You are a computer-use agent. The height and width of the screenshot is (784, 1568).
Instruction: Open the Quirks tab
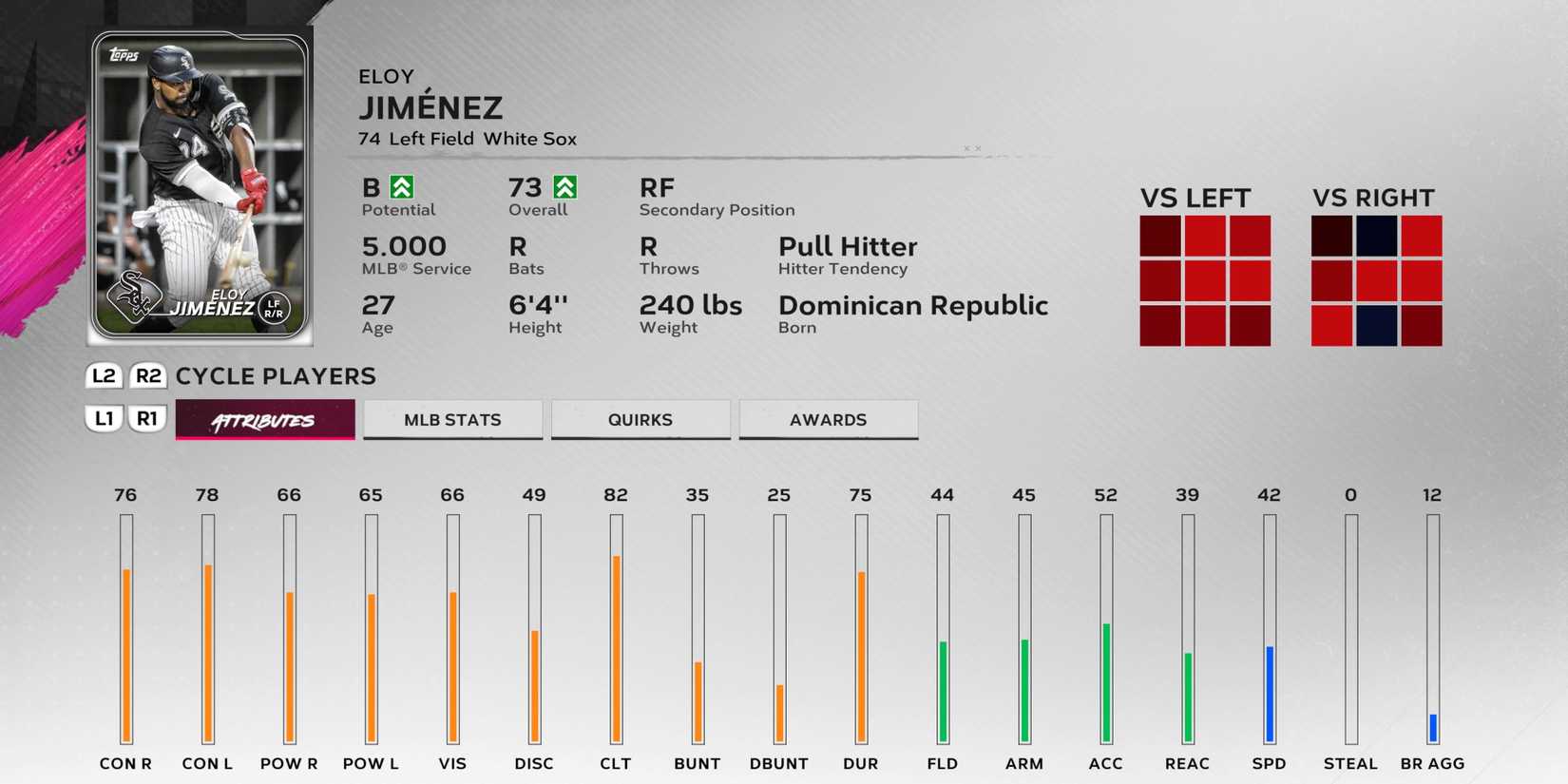click(641, 419)
